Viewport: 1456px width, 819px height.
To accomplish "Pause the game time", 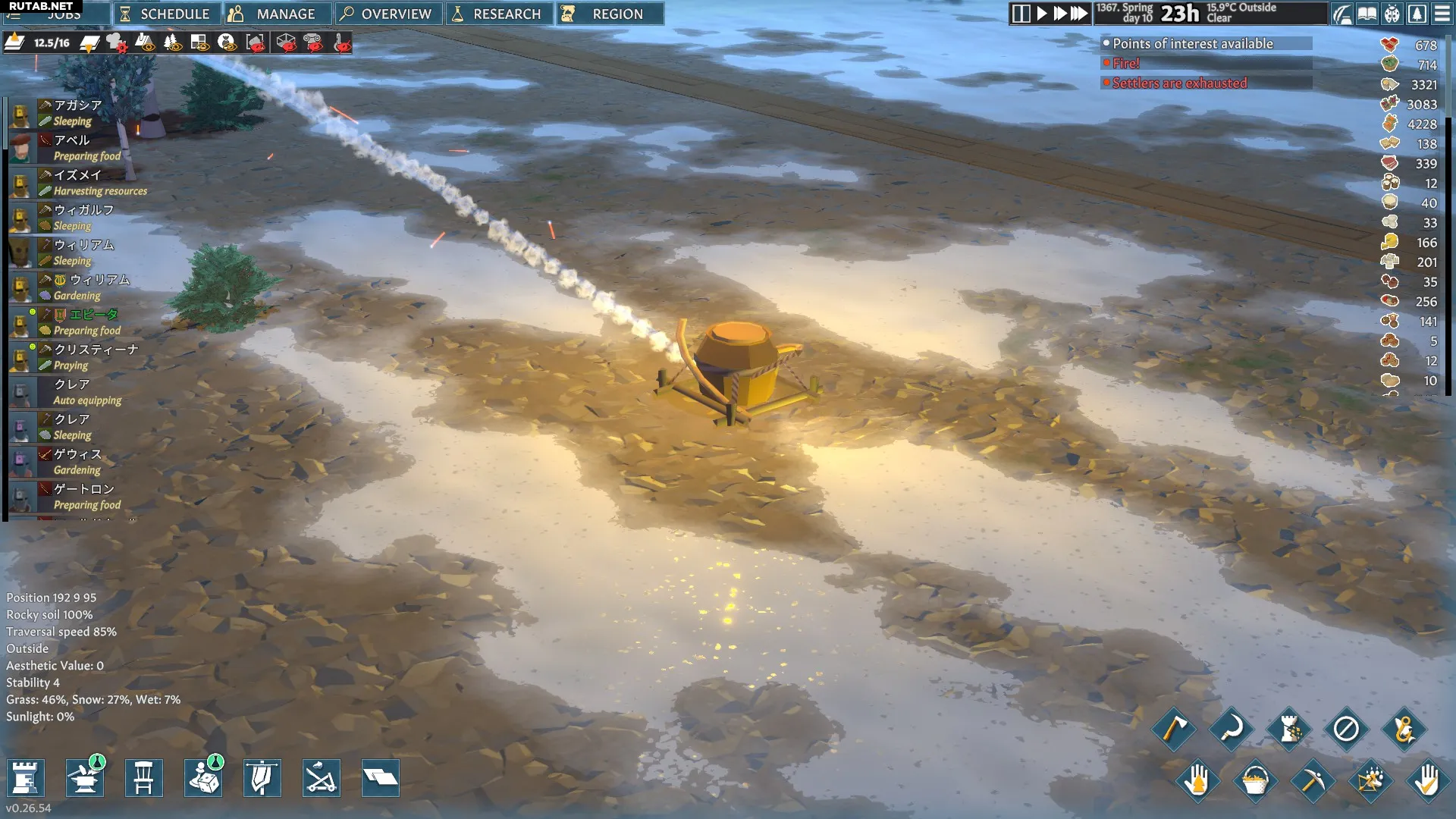I will [1021, 14].
